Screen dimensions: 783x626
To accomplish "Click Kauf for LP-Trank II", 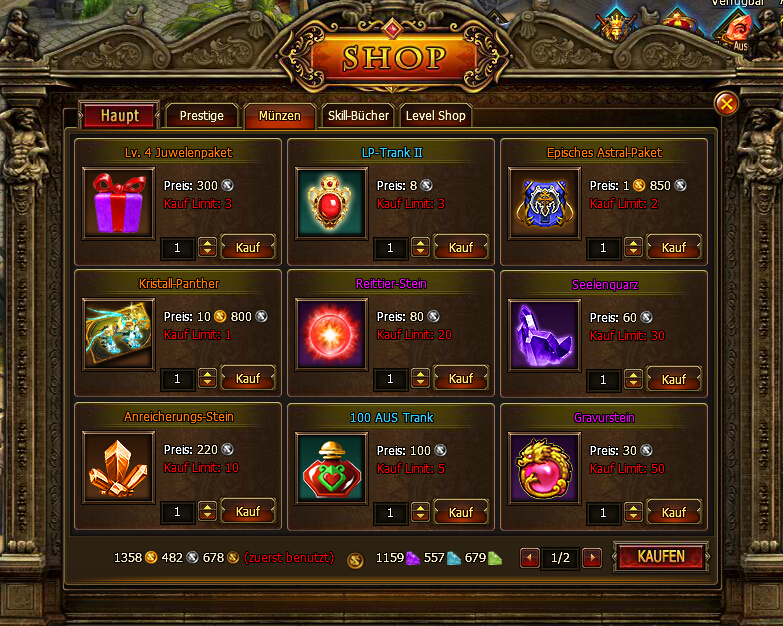I will click(x=460, y=247).
